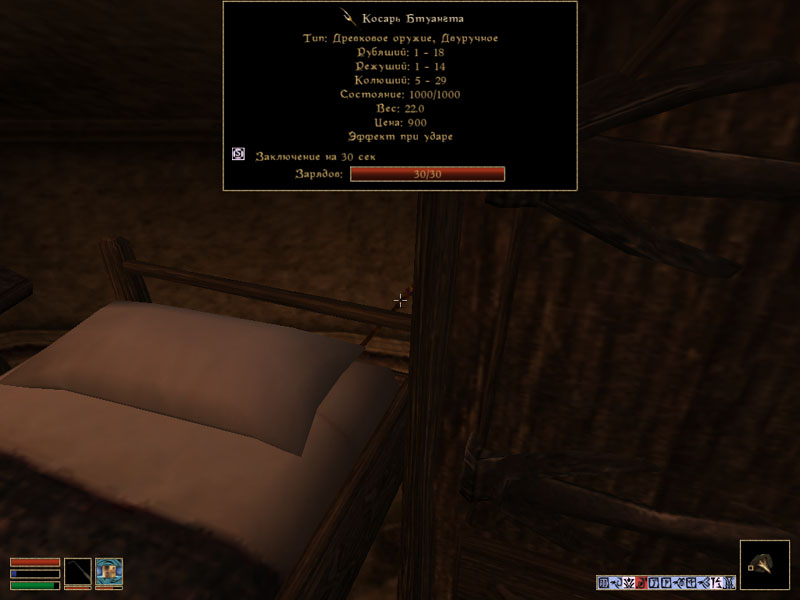Viewport: 800px width, 600px height.
Task: Open the minimap in the corner
Action: pyautogui.click(x=765, y=565)
